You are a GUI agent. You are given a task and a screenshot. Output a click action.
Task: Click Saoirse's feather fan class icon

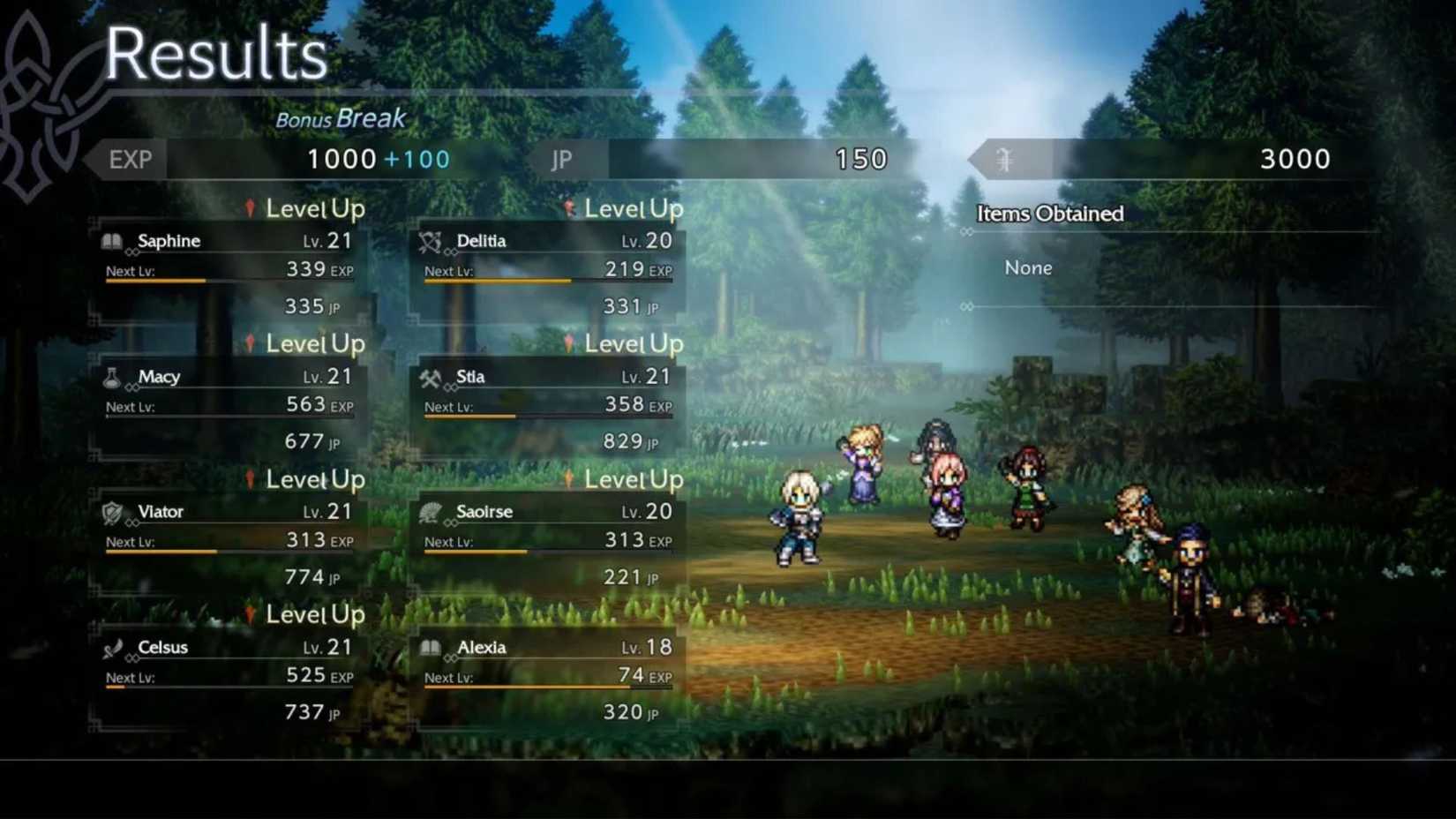click(432, 512)
